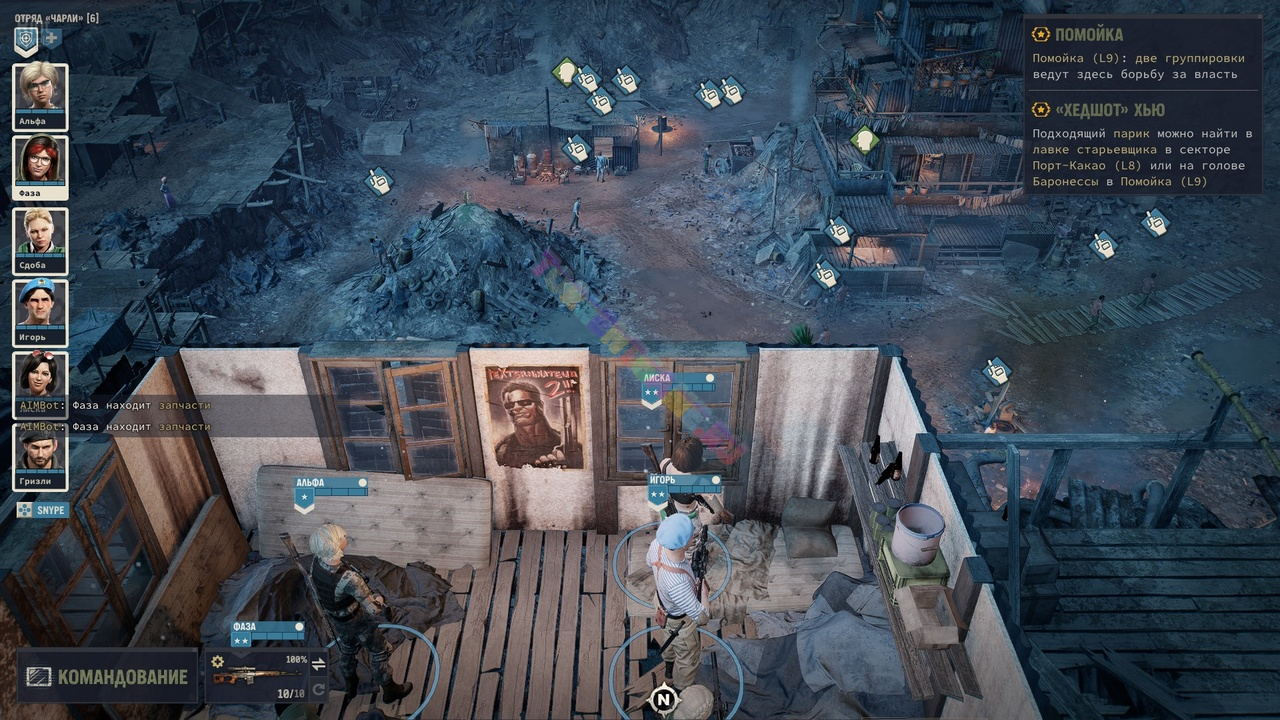Open the Командование command menu
This screenshot has height=720, width=1280.
(x=107, y=677)
